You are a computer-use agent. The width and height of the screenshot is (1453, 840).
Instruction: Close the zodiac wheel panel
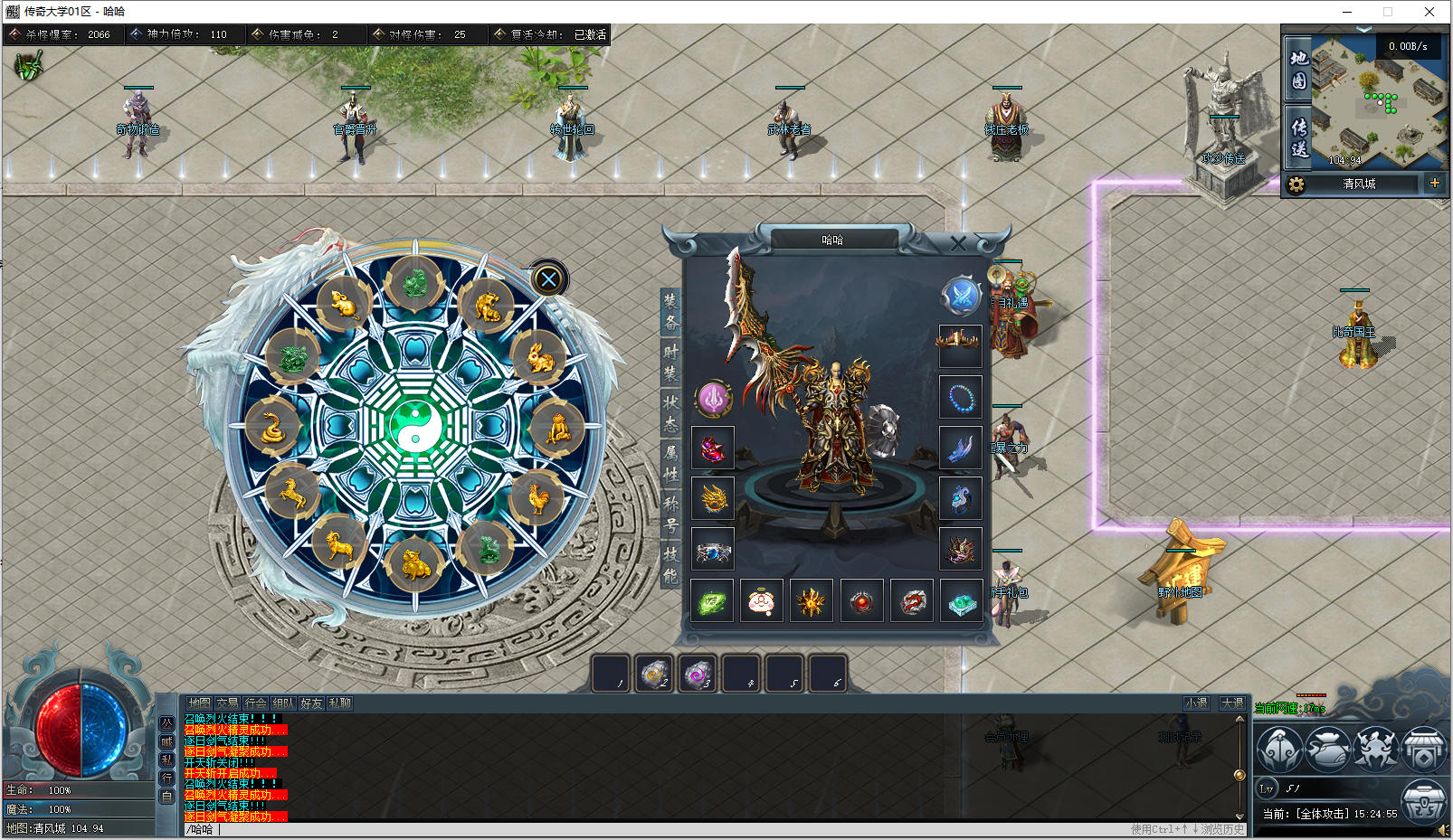(x=548, y=279)
